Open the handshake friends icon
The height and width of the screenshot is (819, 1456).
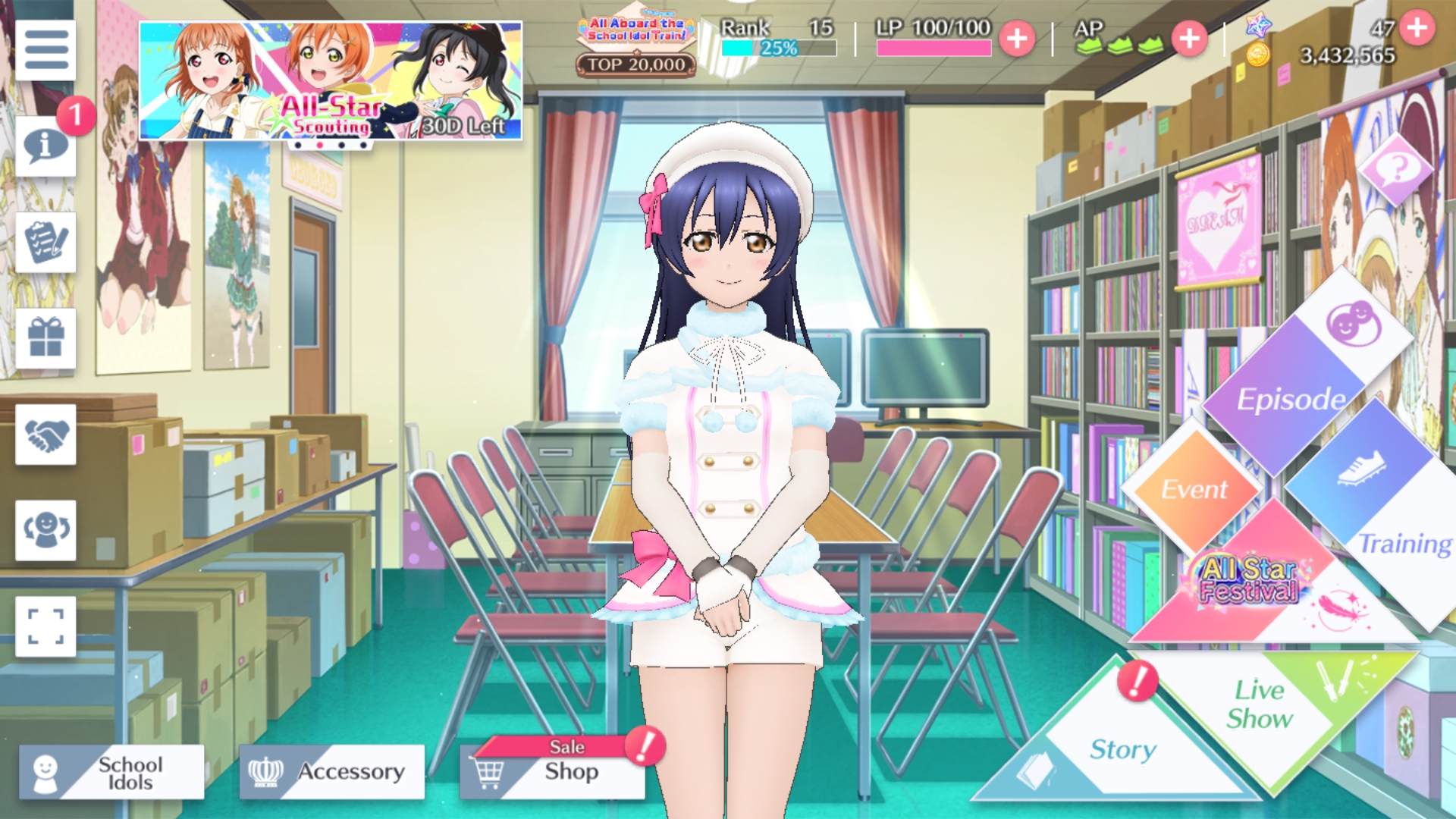45,435
